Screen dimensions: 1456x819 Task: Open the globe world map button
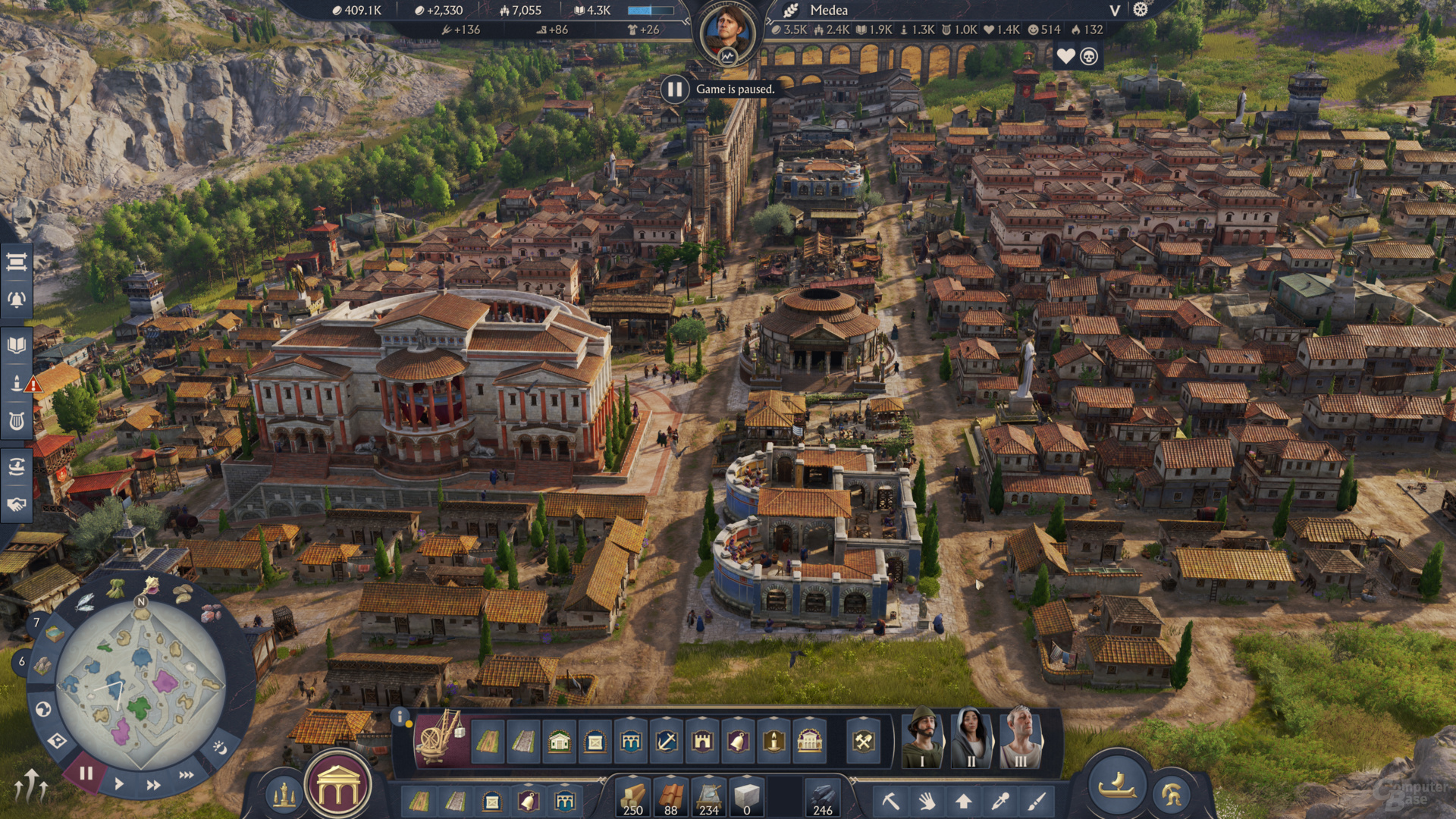[43, 710]
